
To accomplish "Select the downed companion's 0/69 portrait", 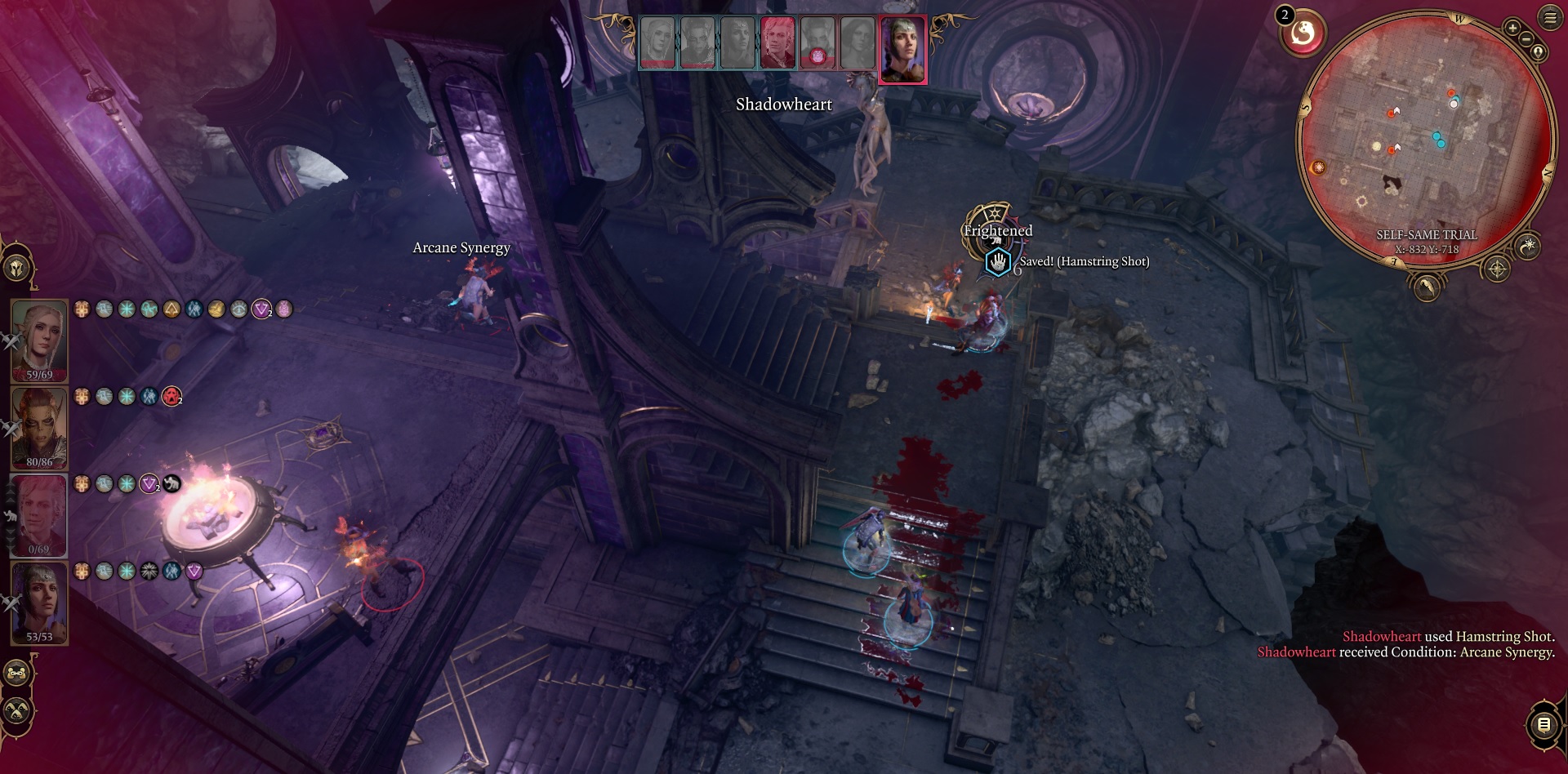I will click(x=38, y=510).
